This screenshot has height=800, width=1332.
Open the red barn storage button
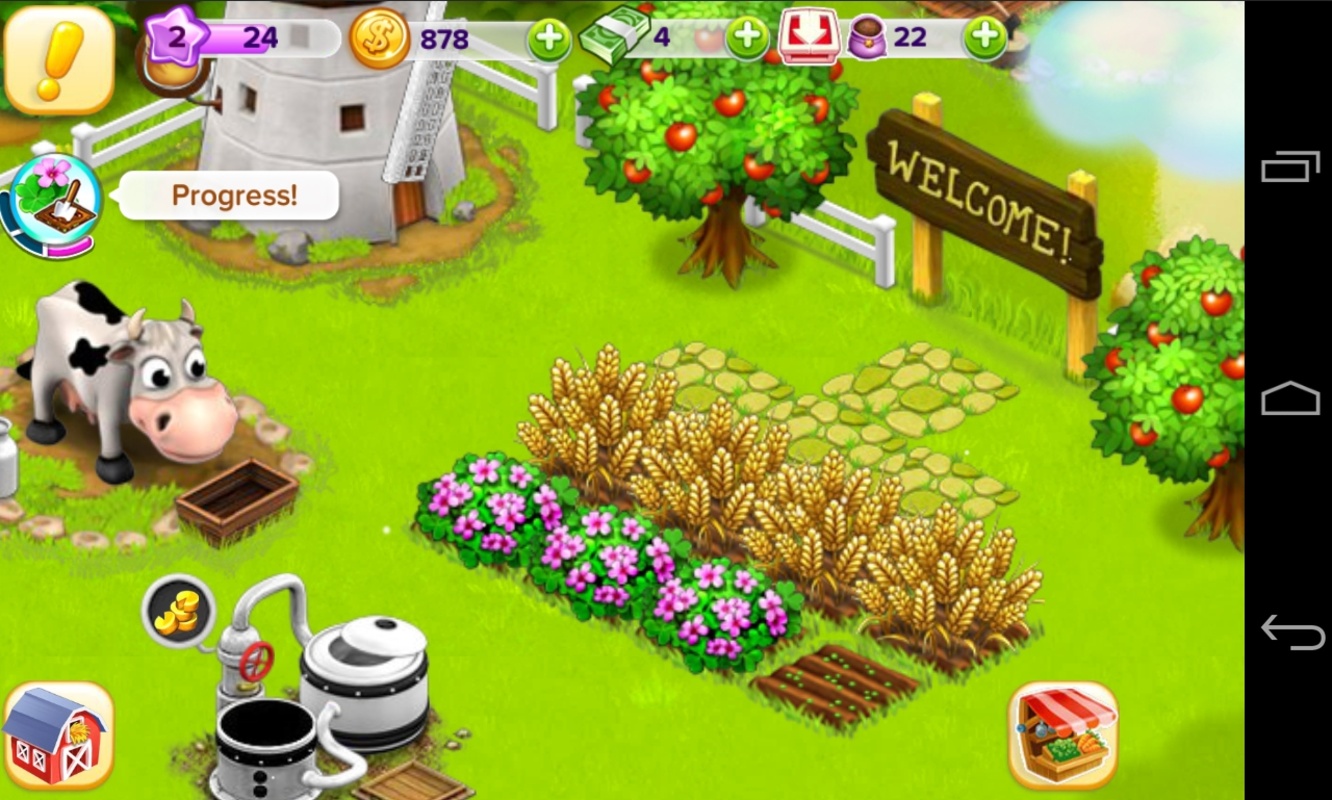point(58,735)
